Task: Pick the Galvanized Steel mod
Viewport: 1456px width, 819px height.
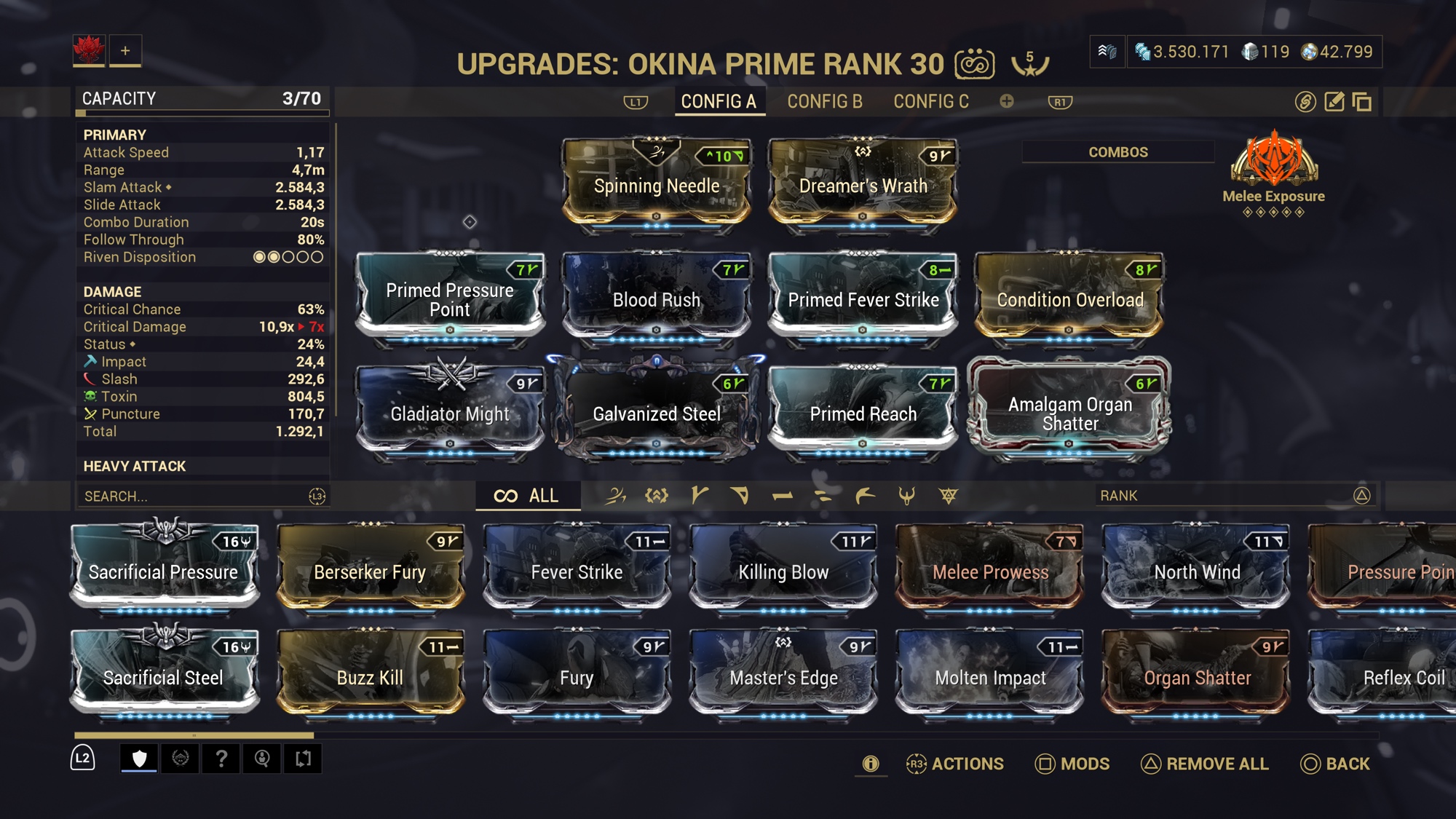Action: pos(656,413)
